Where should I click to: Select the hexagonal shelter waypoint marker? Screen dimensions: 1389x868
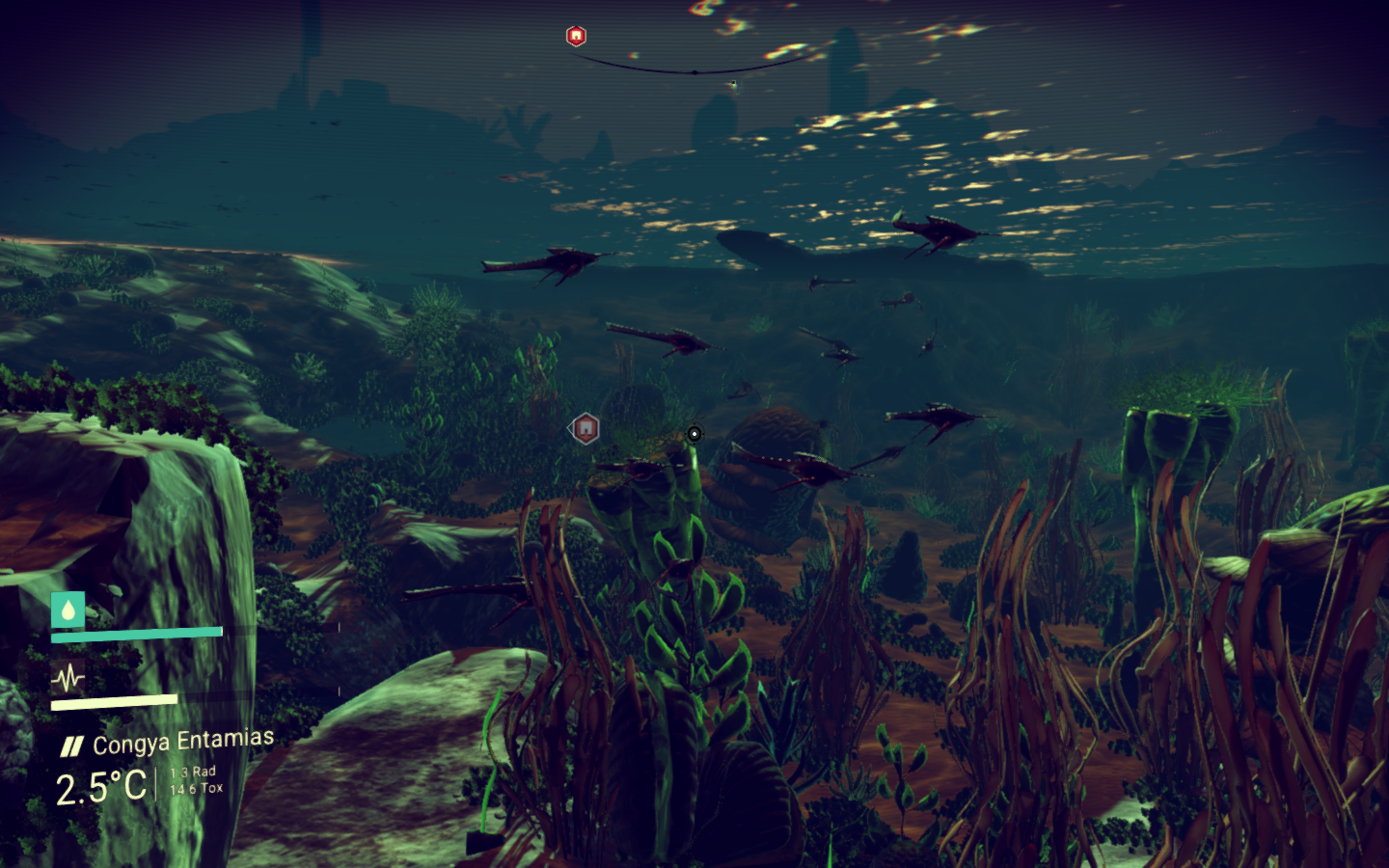coord(586,428)
